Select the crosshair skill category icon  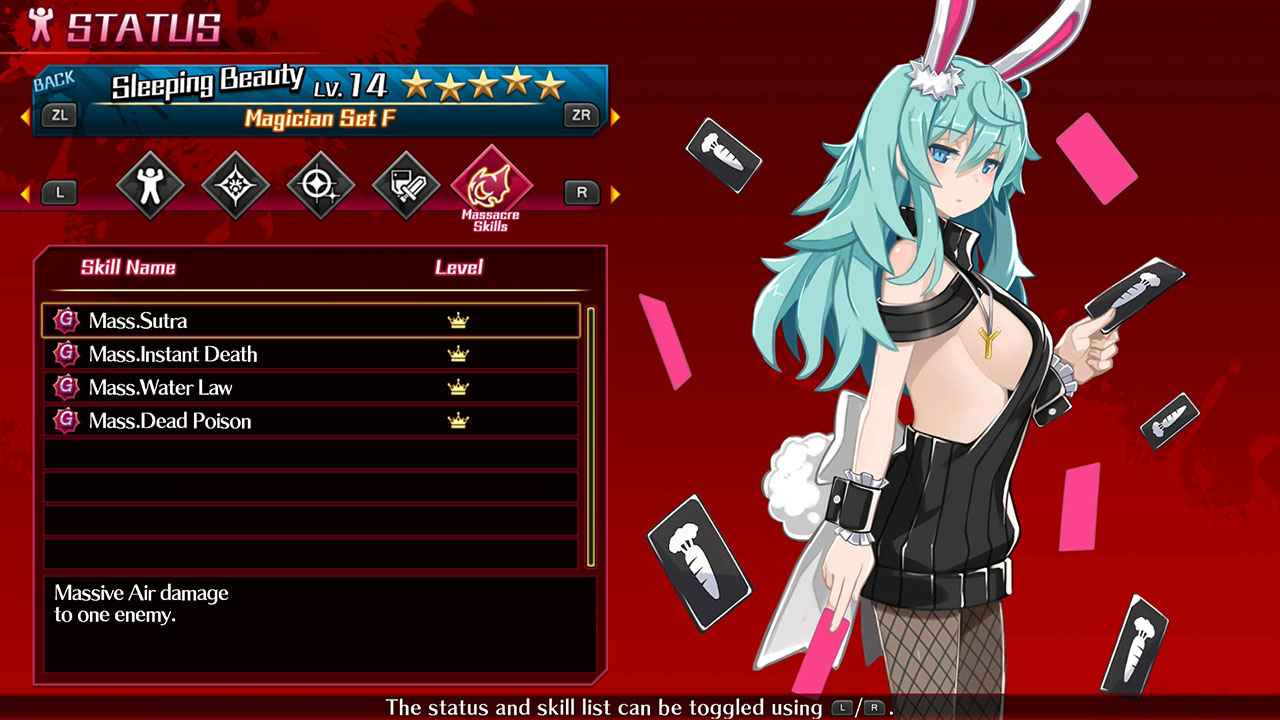320,184
